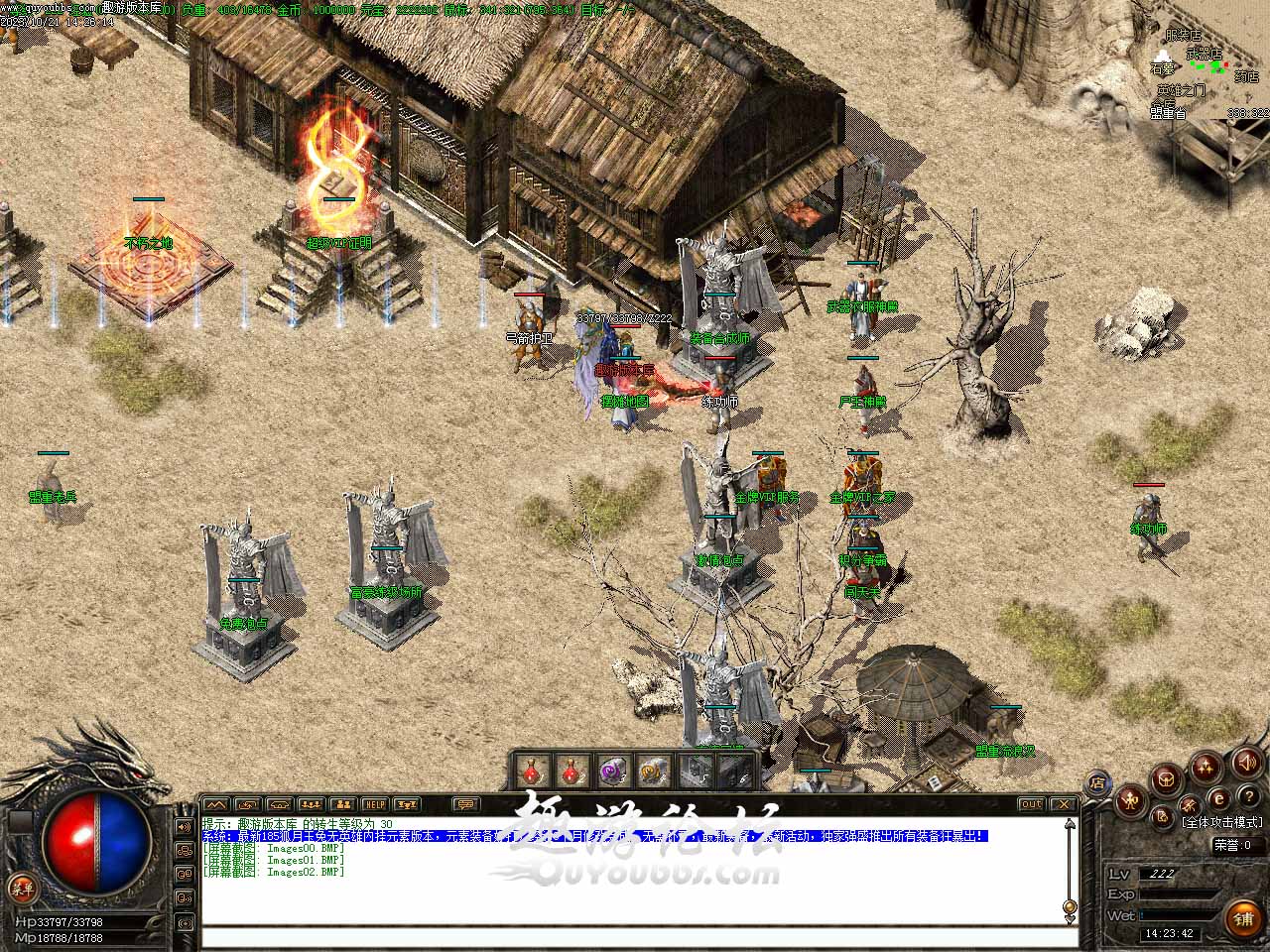Close the game with the X button
Image resolution: width=1270 pixels, height=952 pixels.
[1063, 804]
